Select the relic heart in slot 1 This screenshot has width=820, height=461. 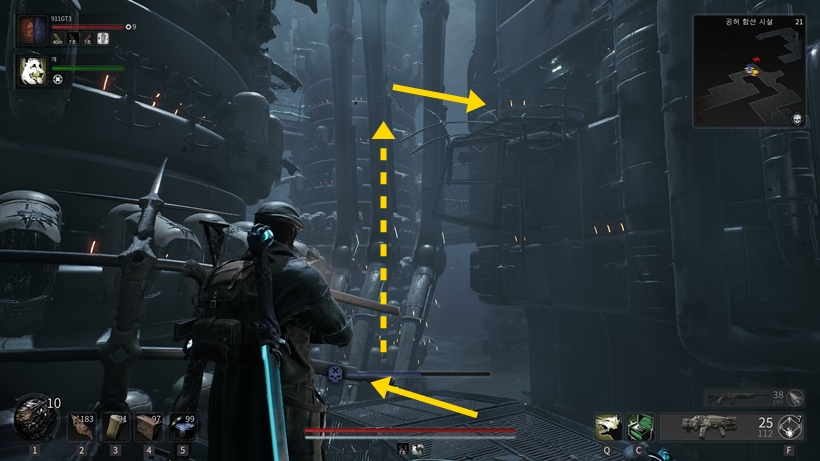click(x=33, y=418)
